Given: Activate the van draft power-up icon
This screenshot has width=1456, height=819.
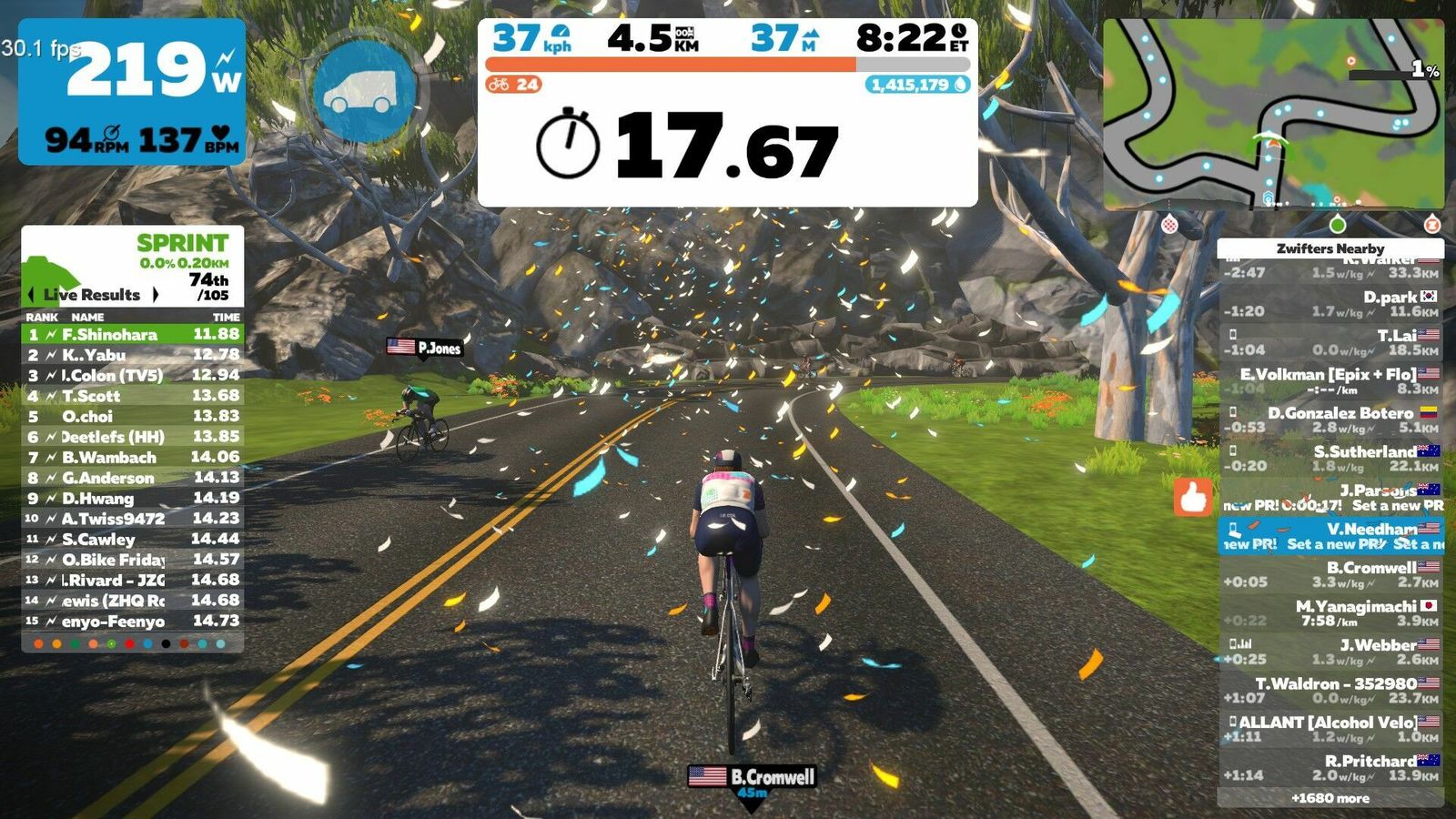Looking at the screenshot, I should pyautogui.click(x=364, y=91).
